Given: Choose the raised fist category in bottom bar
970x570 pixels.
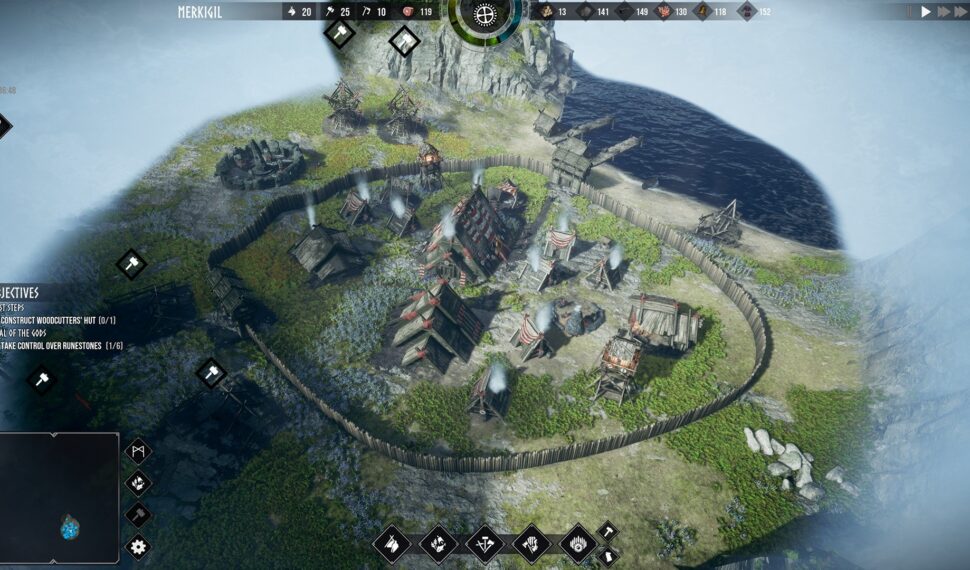Looking at the screenshot, I should pyautogui.click(x=532, y=544).
